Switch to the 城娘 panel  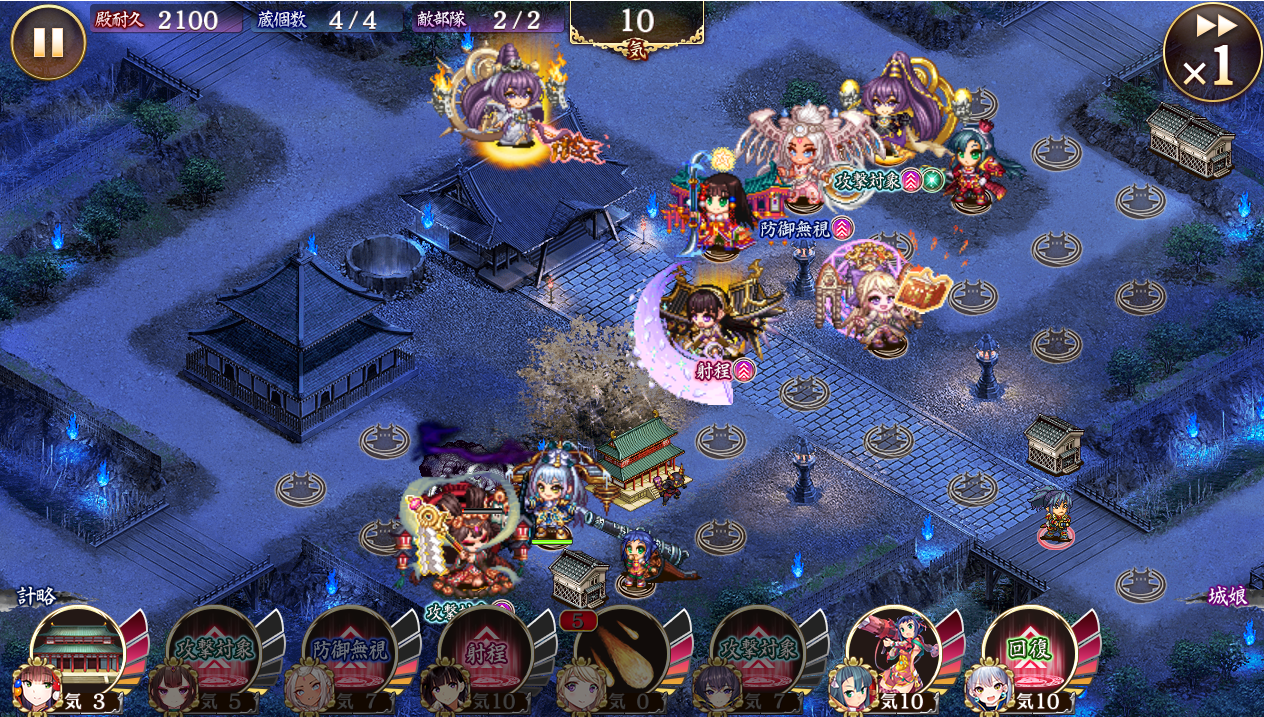coord(1226,597)
